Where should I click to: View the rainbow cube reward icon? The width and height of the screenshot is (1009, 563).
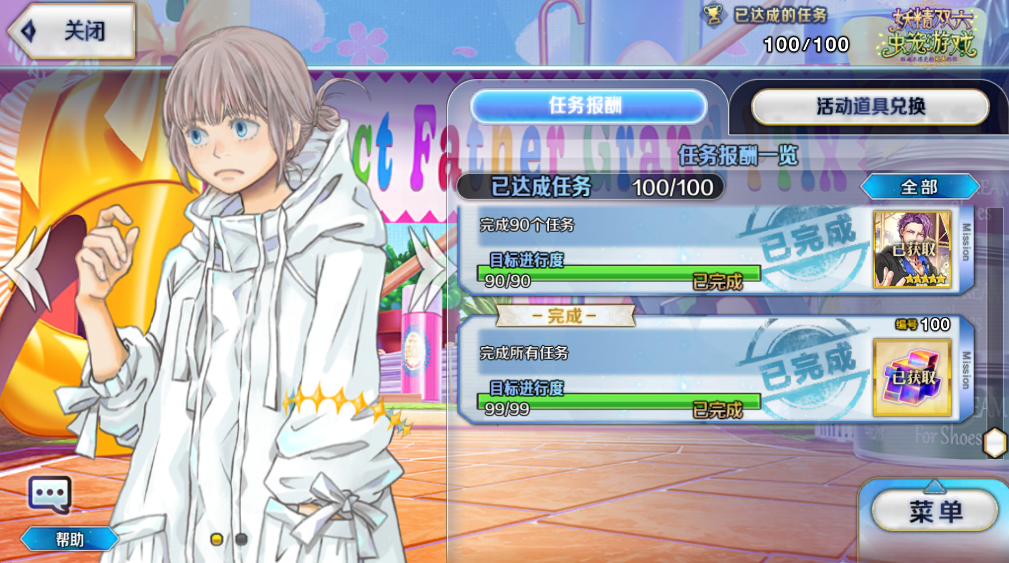click(912, 377)
